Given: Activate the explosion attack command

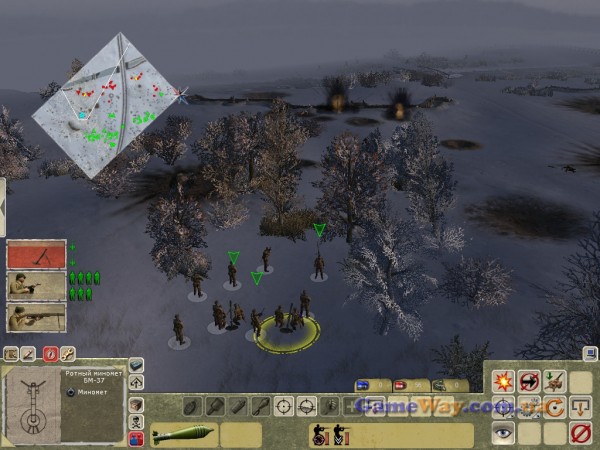Looking at the screenshot, I should [503, 379].
